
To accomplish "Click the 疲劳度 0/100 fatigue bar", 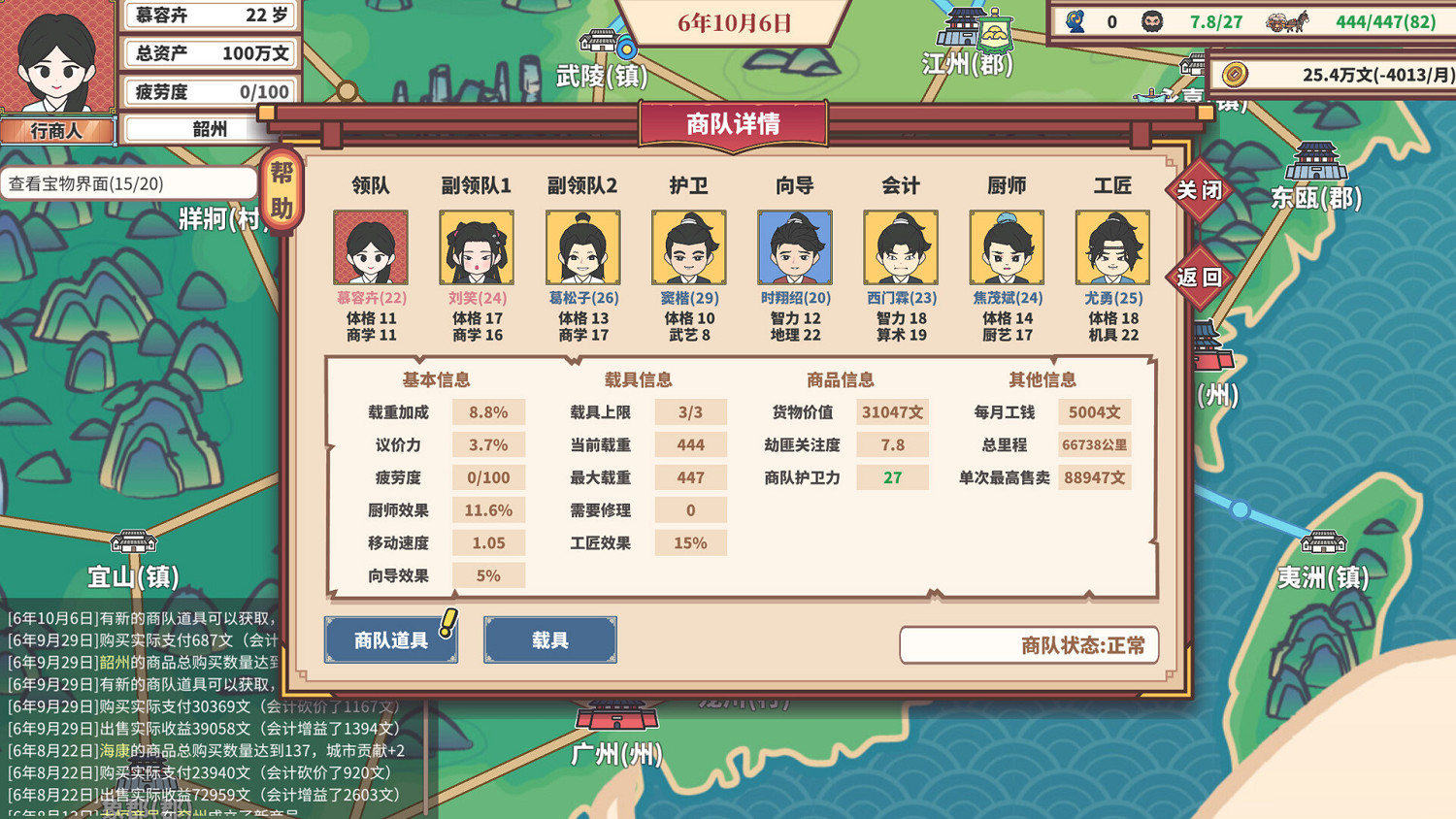I will (209, 92).
